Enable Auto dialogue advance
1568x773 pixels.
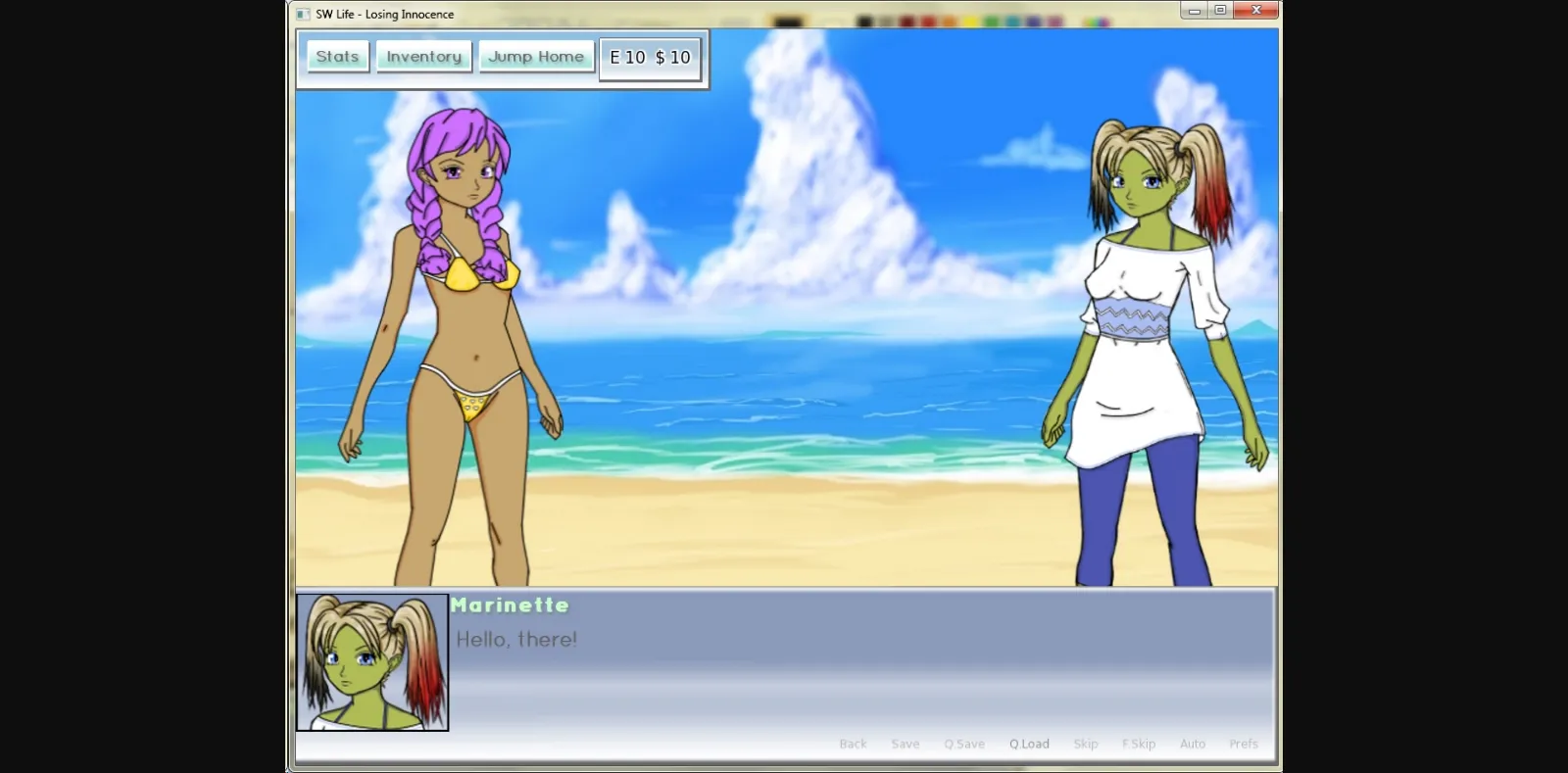[x=1193, y=744]
